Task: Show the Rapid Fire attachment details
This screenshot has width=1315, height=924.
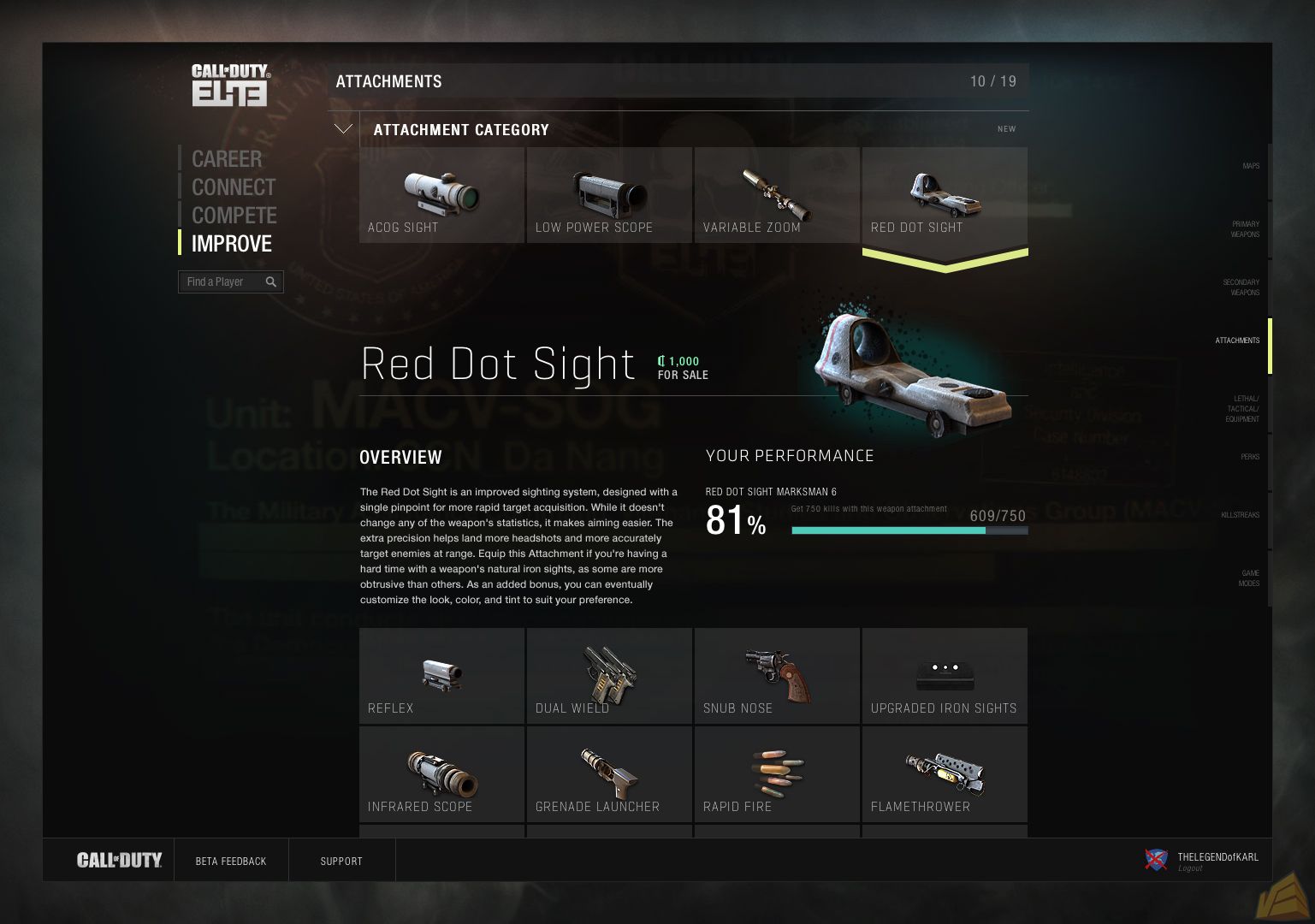Action: 777,774
